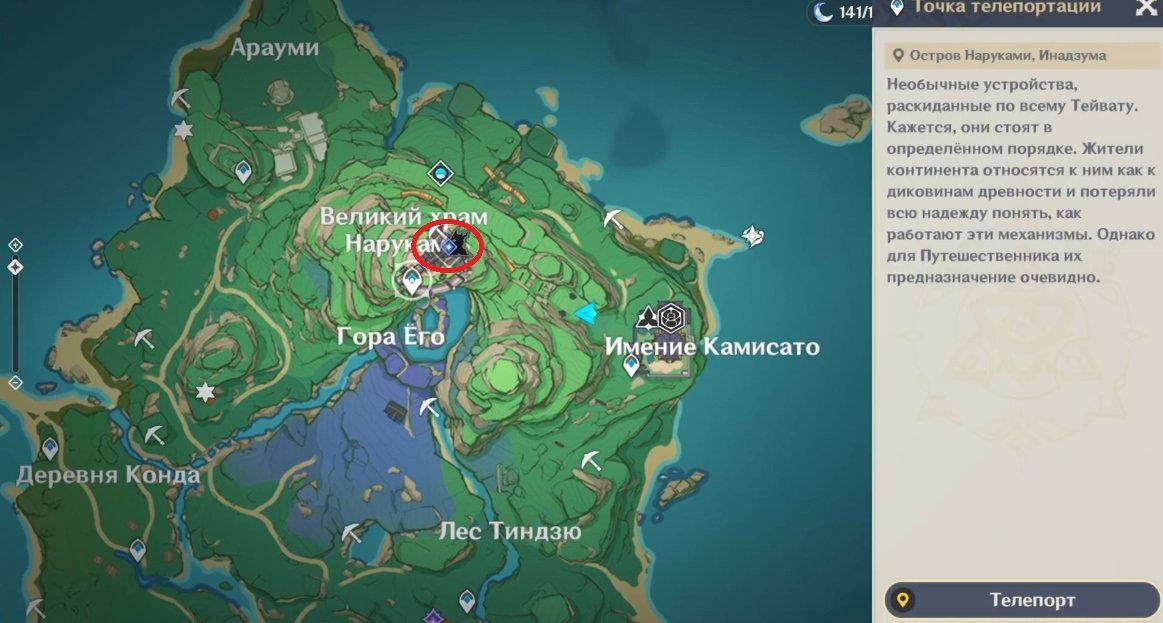
Task: Select the waypoint south of Арауми
Action: click(x=242, y=172)
